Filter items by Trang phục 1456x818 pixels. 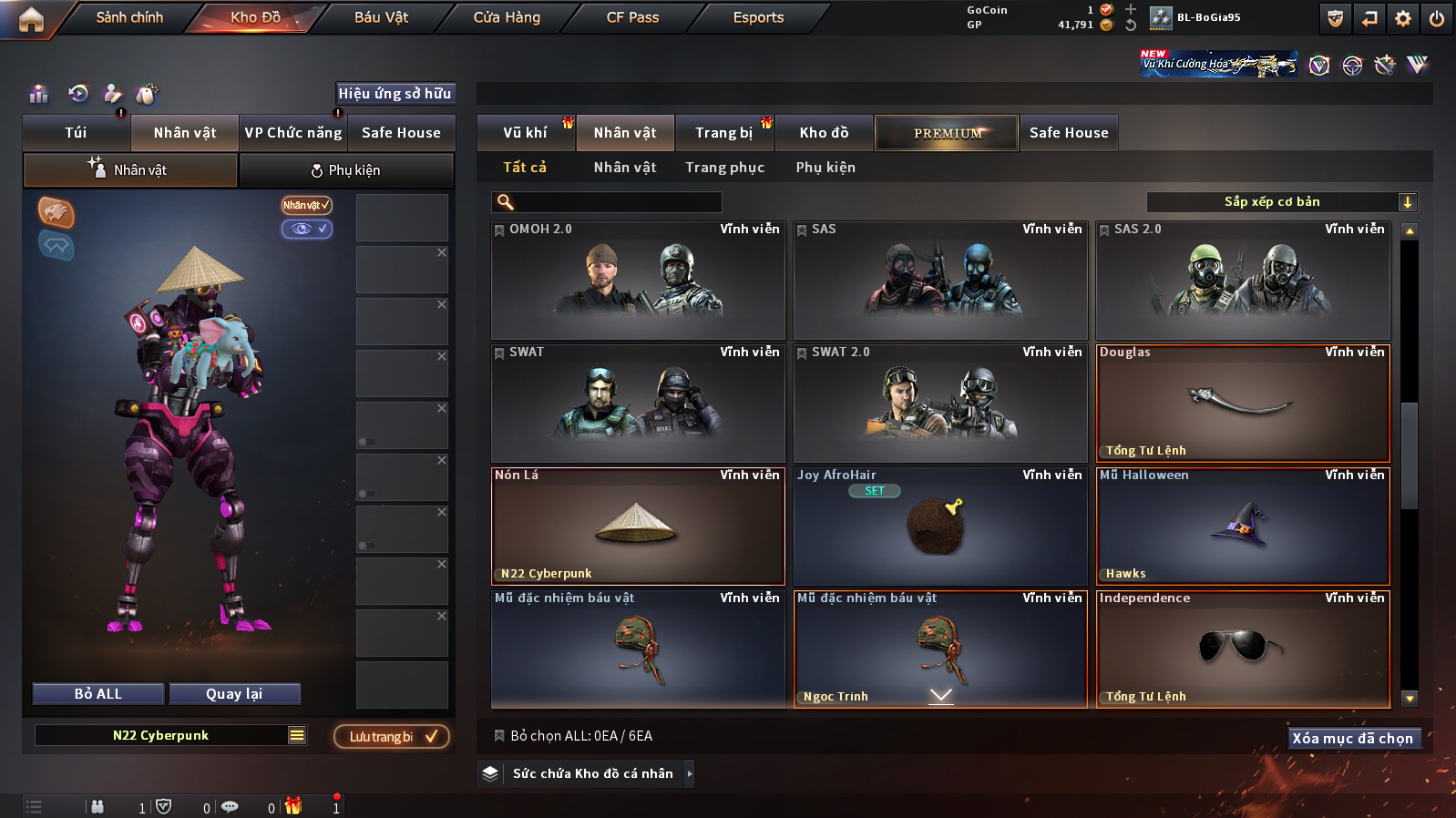click(x=724, y=168)
